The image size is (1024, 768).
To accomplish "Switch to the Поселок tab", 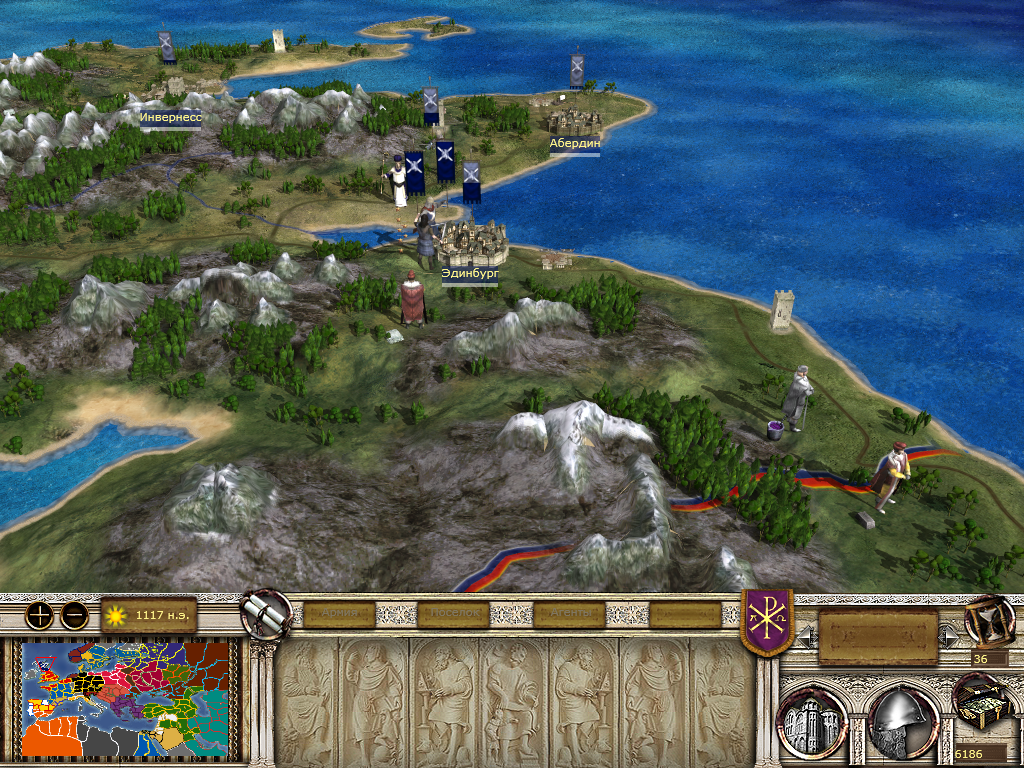I will [455, 614].
